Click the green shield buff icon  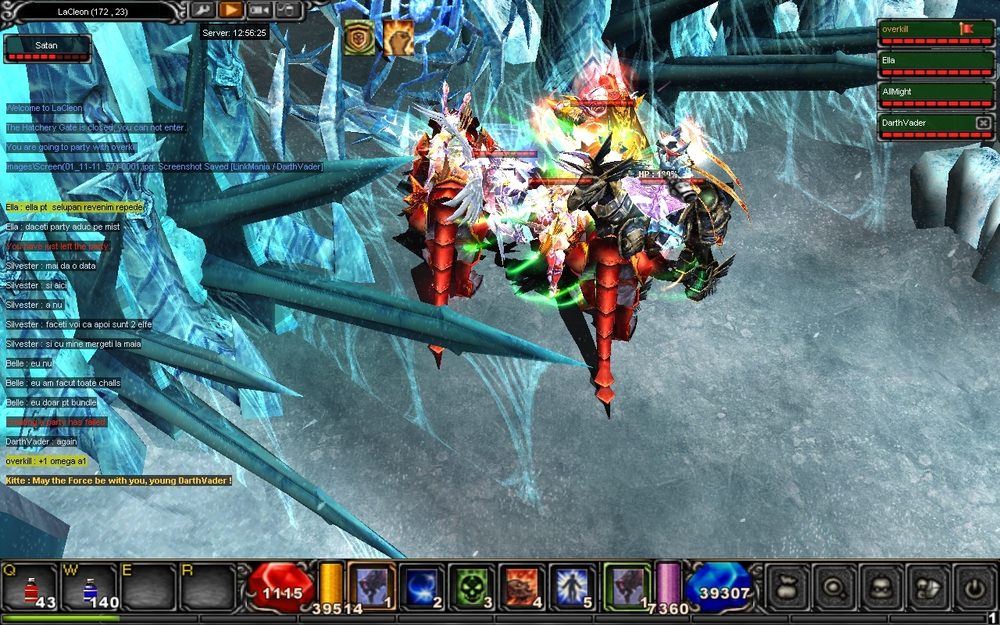coord(359,38)
